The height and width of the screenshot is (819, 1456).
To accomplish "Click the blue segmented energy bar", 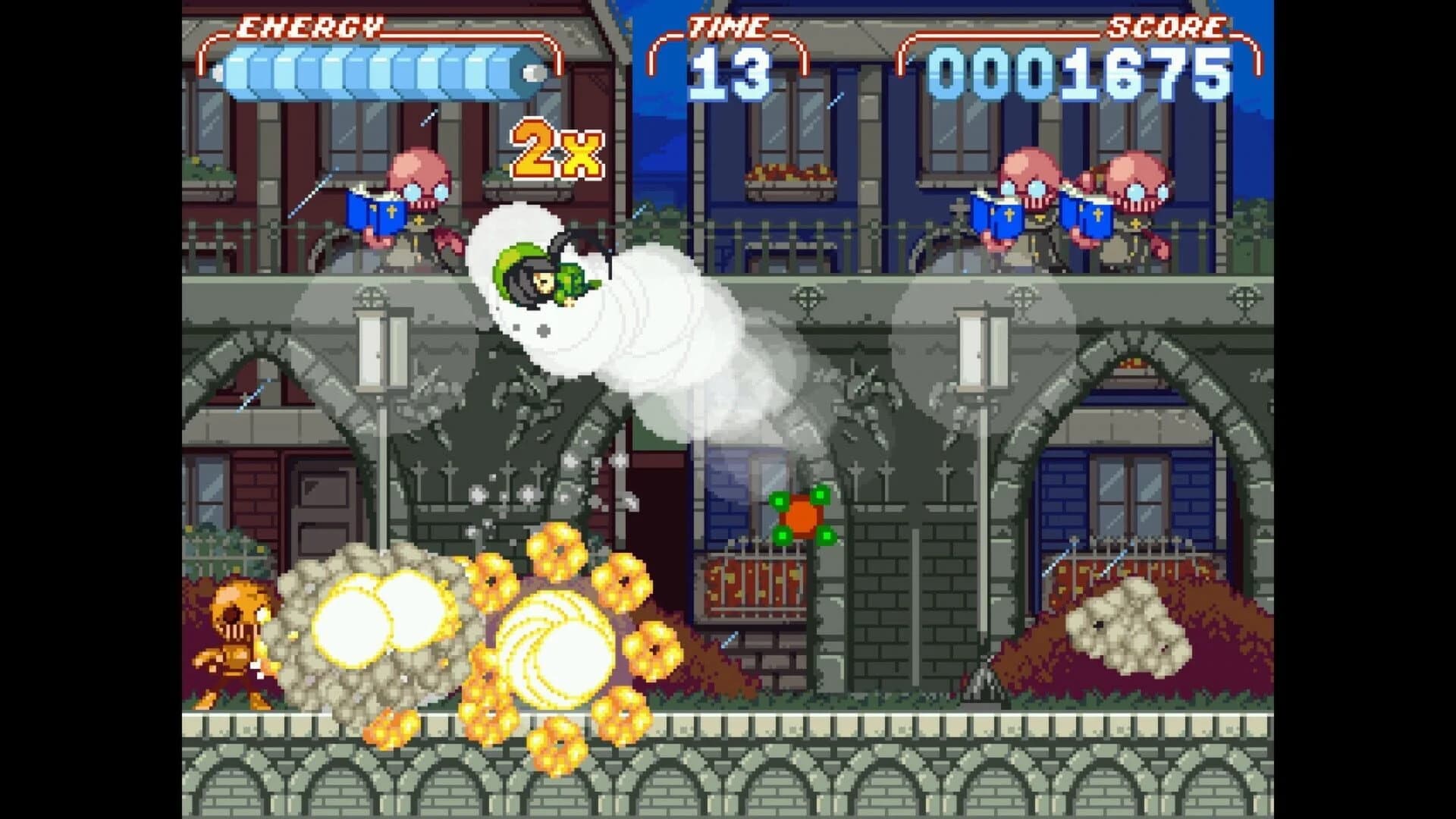I will [x=364, y=72].
